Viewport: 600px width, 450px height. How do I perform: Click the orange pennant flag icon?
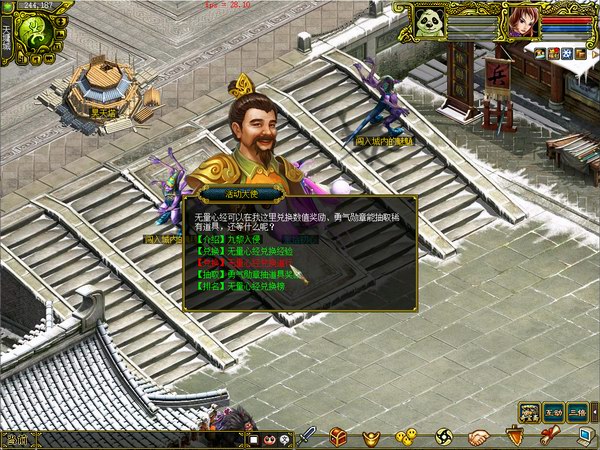click(x=514, y=435)
